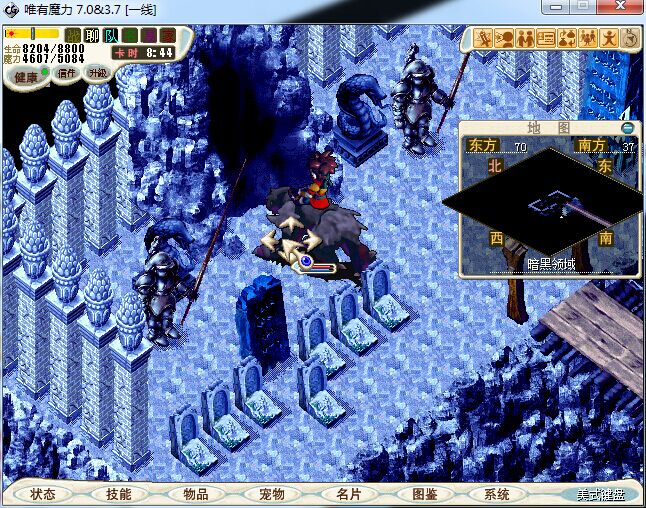
Task: Open the 宠物 pets menu
Action: click(271, 494)
